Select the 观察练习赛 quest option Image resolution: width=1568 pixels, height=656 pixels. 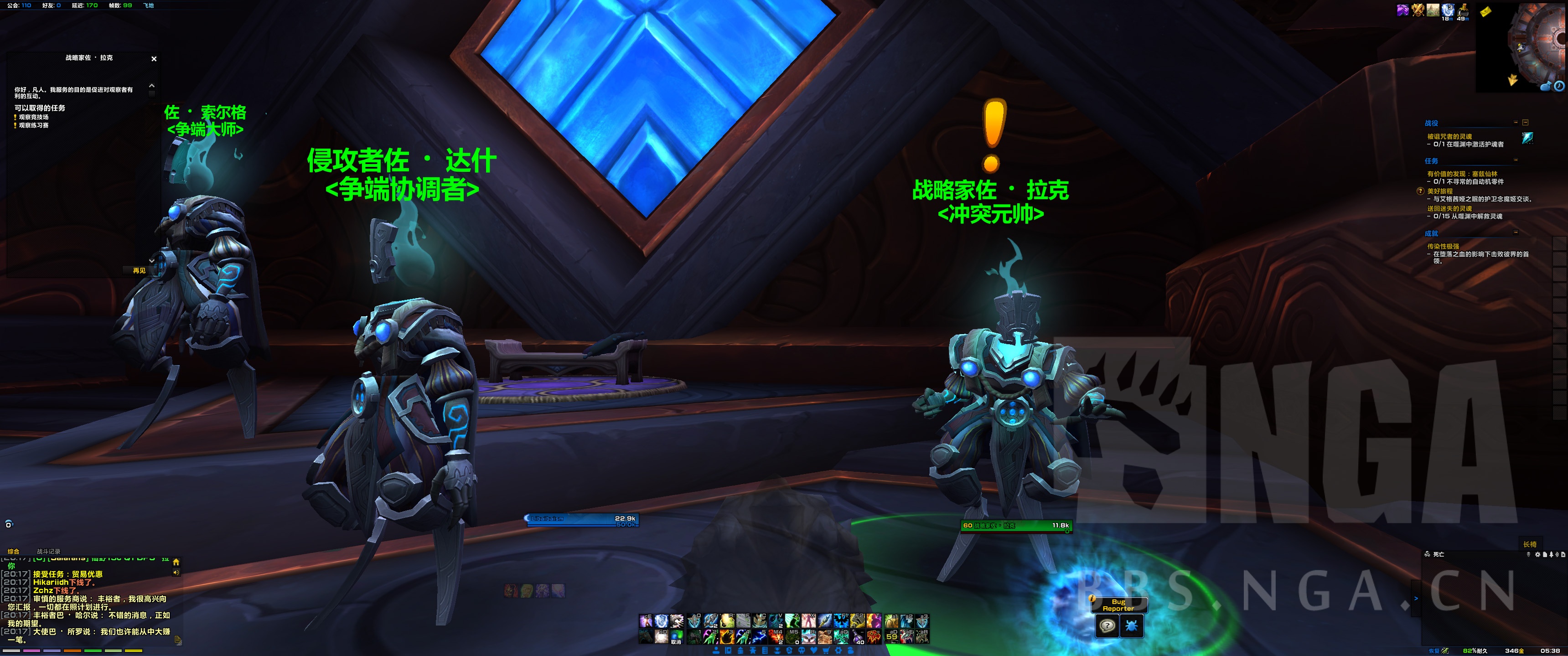point(33,125)
